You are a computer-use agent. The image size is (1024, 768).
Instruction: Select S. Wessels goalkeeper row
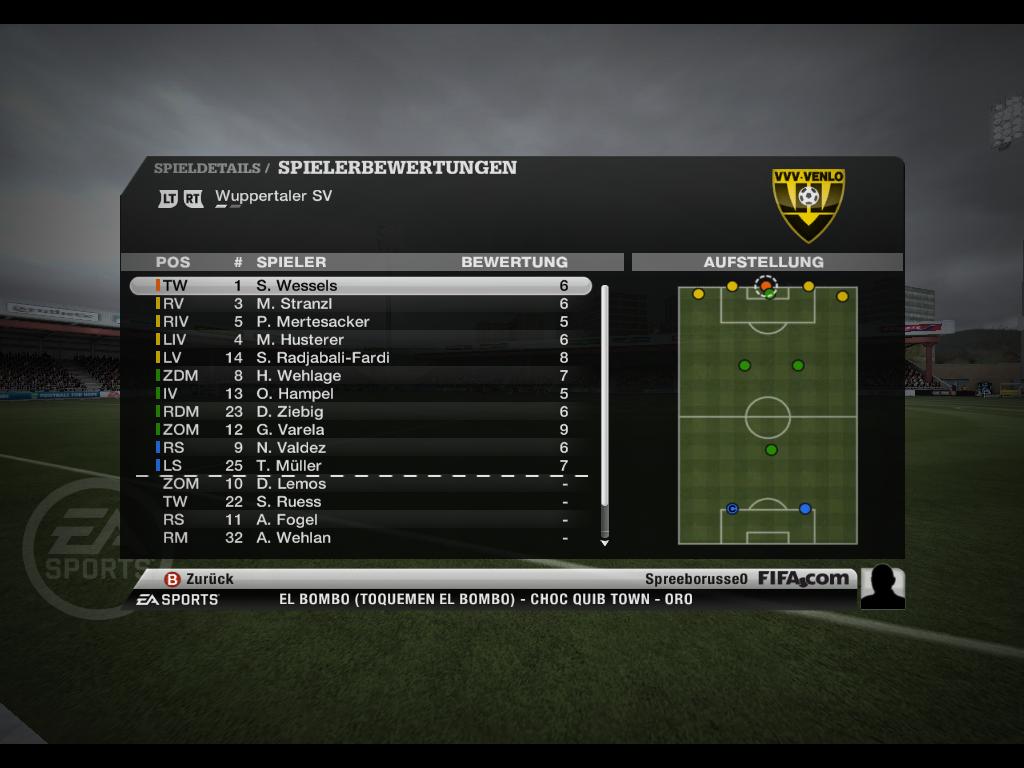(360, 286)
